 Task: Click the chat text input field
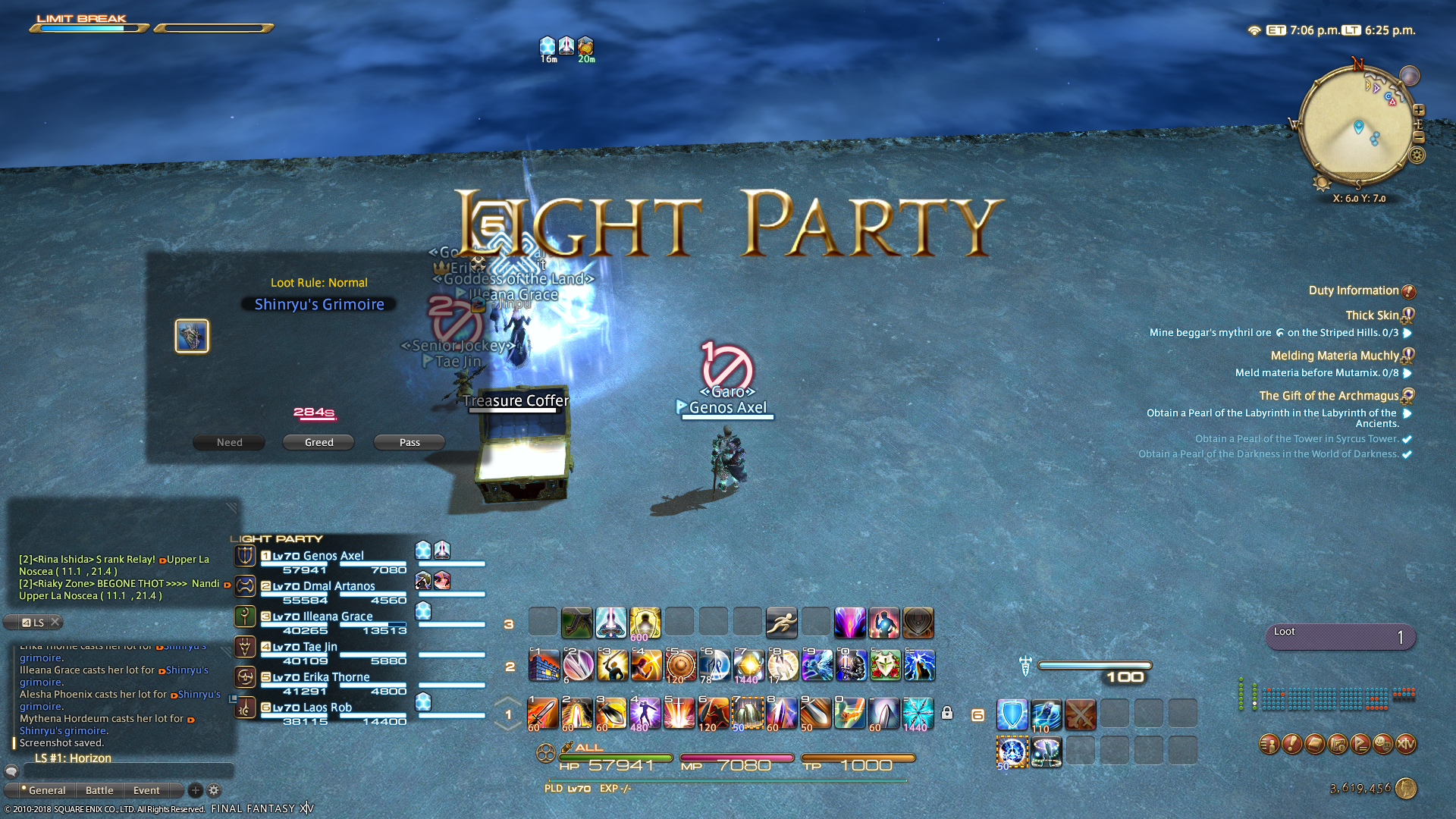point(129,771)
